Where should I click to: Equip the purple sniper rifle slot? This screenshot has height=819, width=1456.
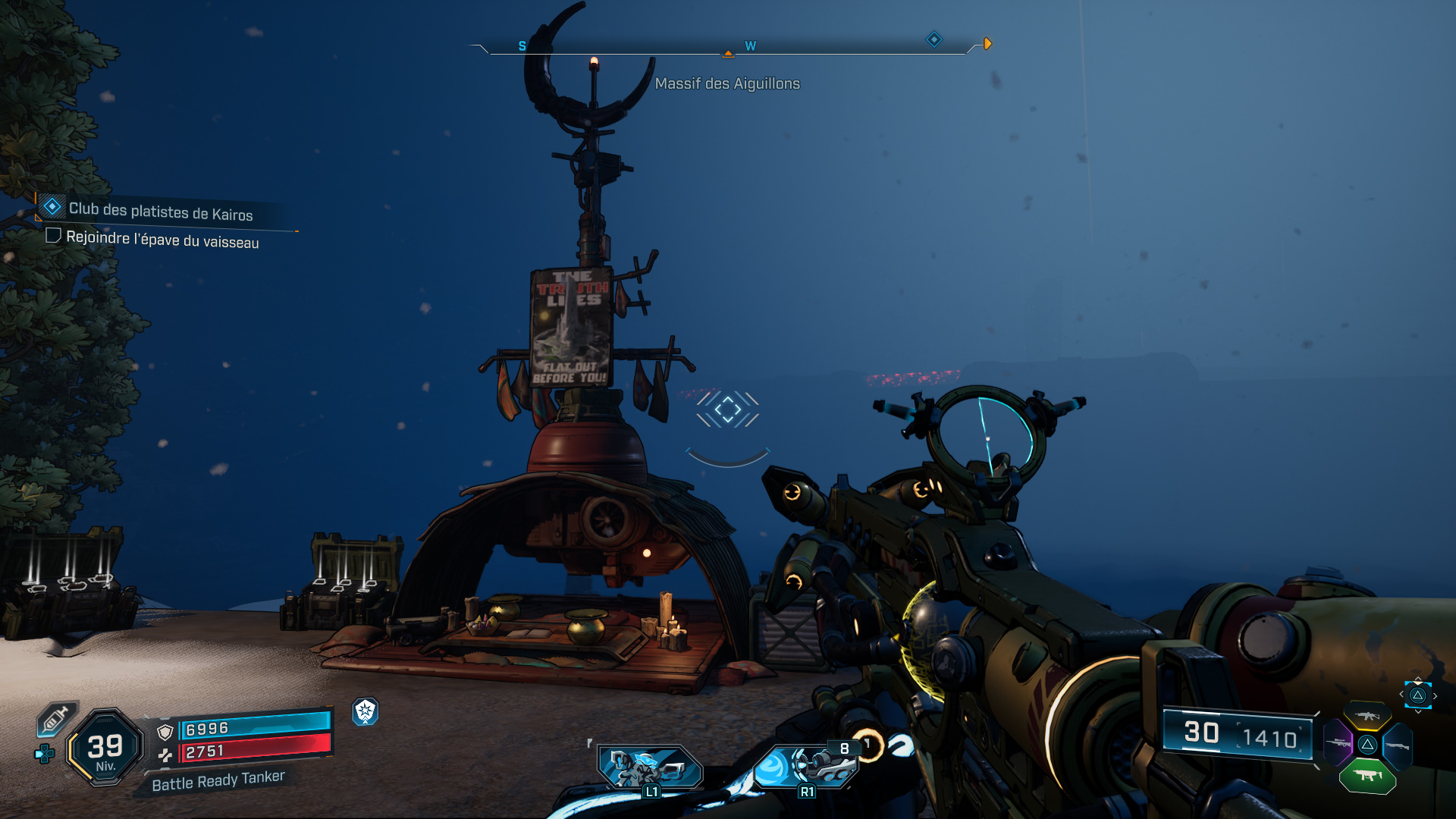1338,744
